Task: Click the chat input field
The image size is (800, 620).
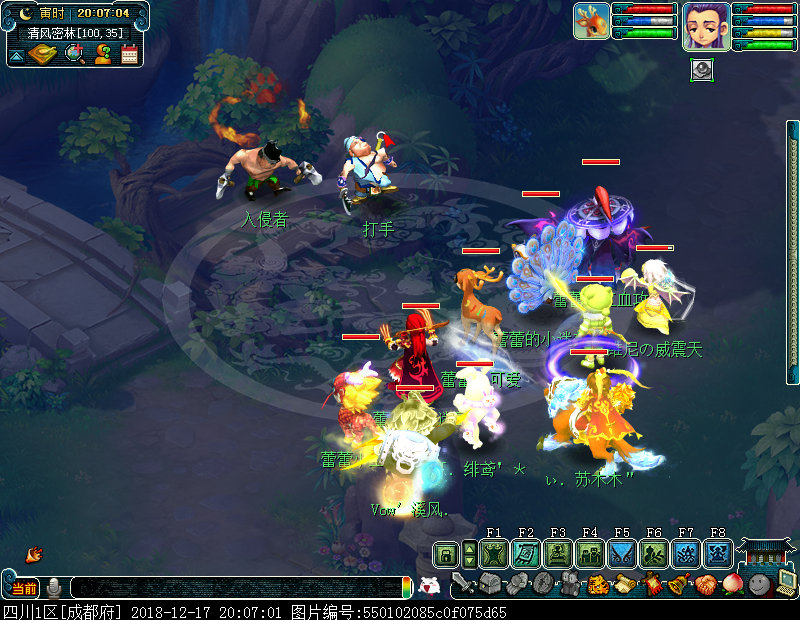Action: pyautogui.click(x=235, y=587)
